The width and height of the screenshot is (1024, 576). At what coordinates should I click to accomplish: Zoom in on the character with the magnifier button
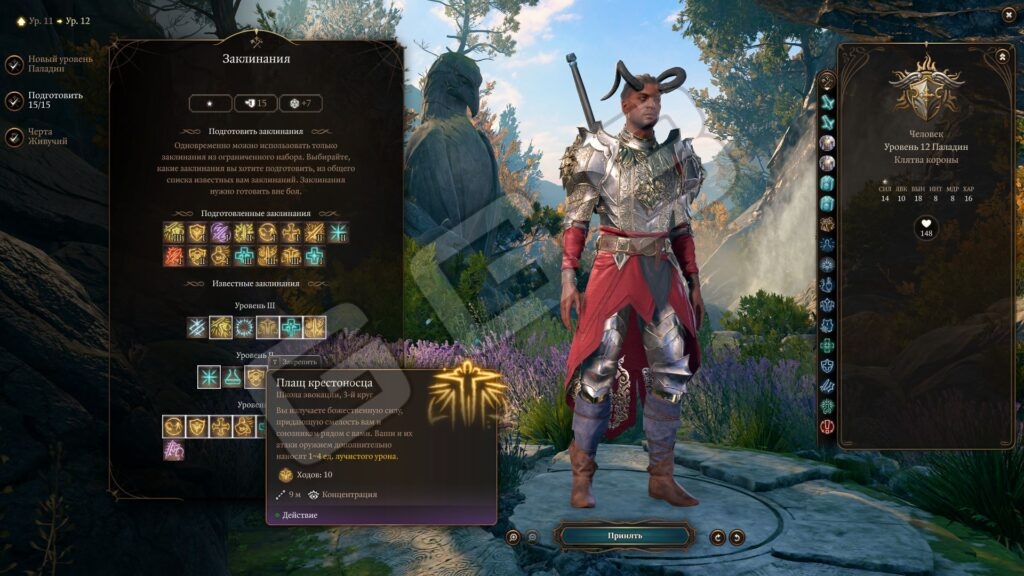pyautogui.click(x=513, y=537)
